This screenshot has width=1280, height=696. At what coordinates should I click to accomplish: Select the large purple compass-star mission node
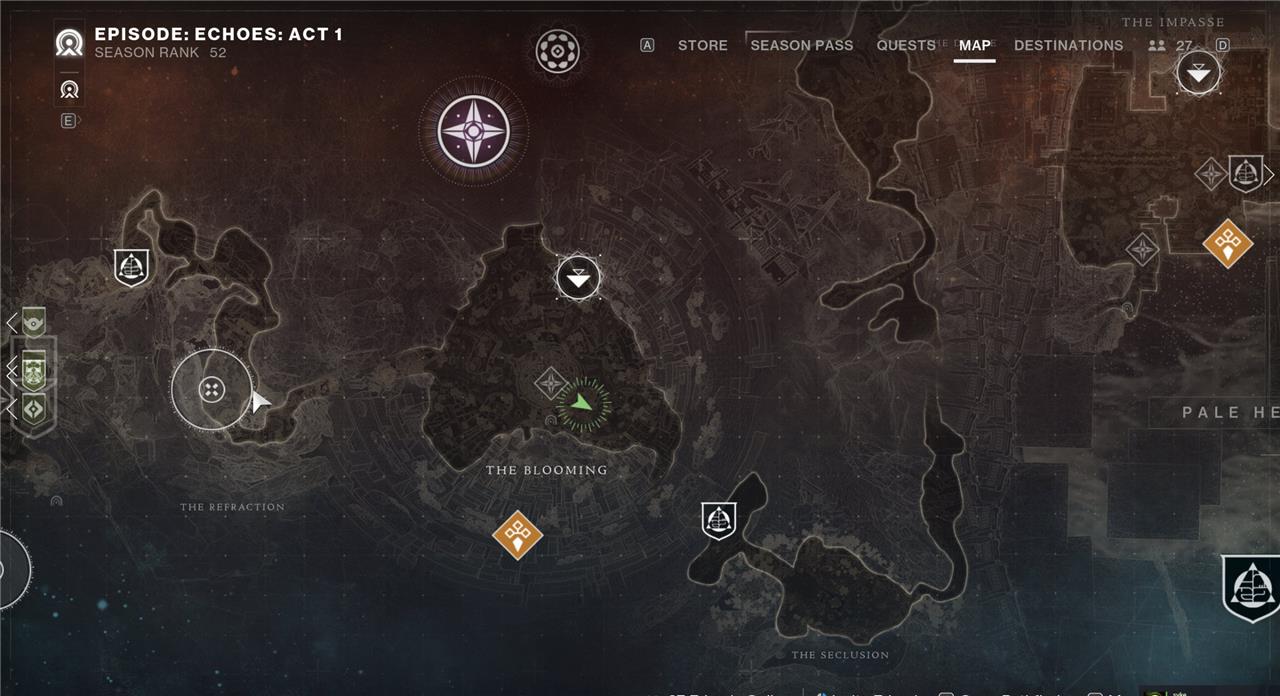click(x=473, y=131)
